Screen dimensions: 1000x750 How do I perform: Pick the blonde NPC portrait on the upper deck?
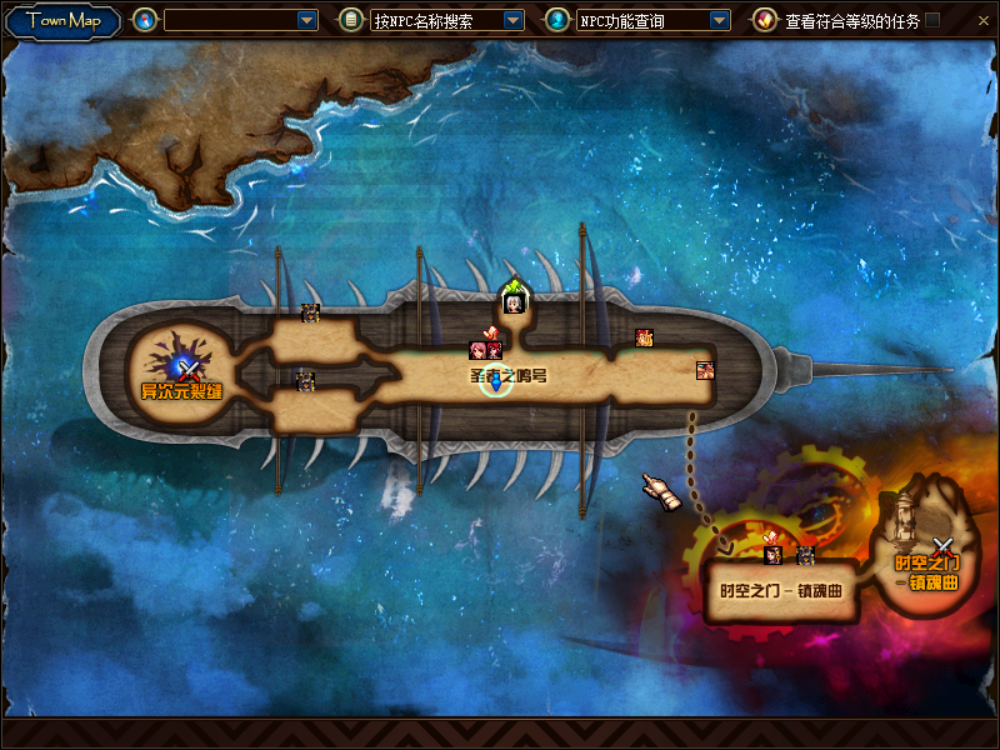(645, 338)
